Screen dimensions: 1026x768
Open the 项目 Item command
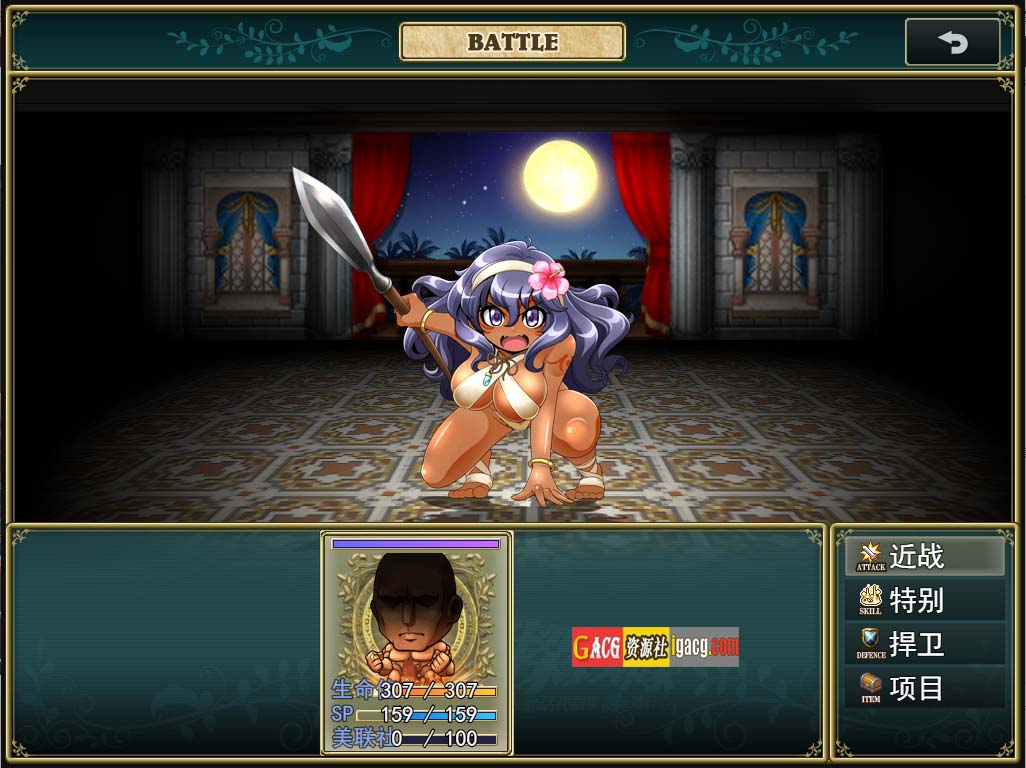(925, 688)
